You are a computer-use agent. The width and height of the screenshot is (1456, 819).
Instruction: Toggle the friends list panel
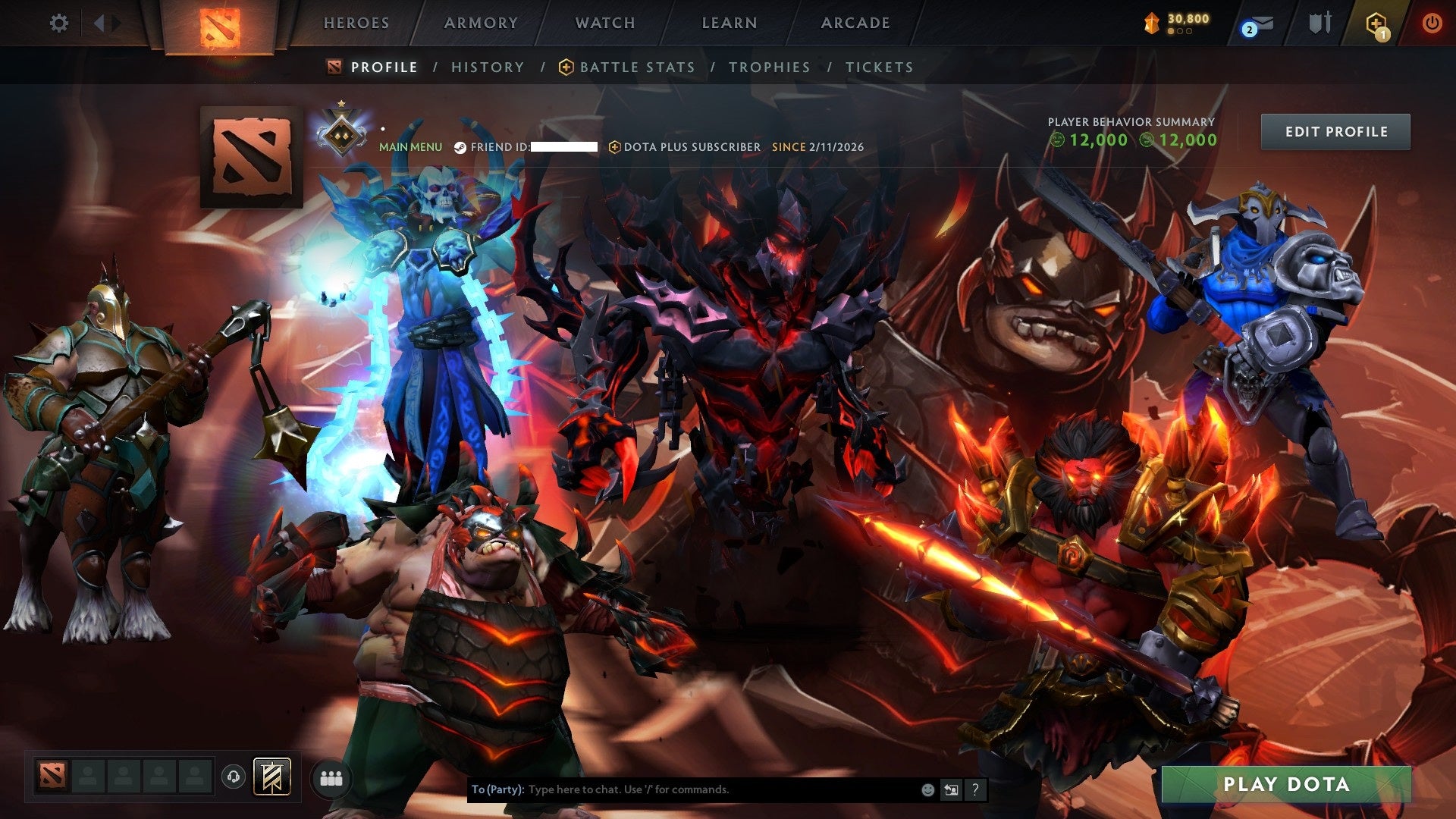(330, 777)
